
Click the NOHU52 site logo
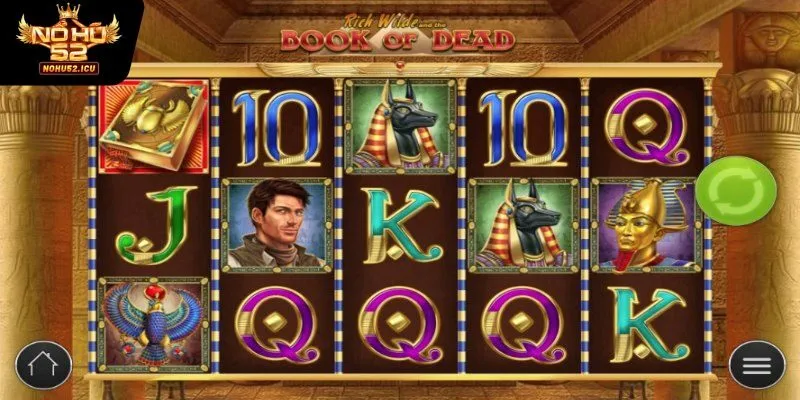click(62, 42)
